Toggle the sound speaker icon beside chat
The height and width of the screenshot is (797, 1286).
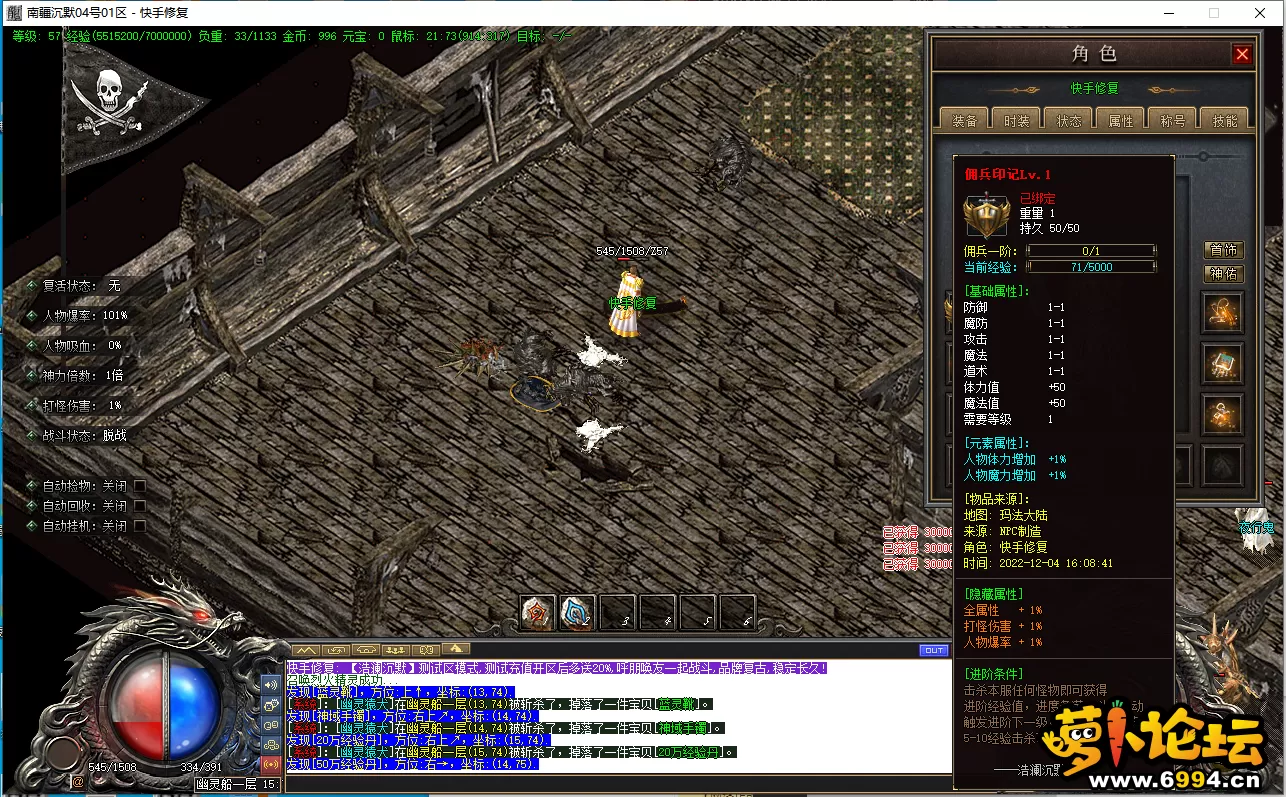[271, 685]
